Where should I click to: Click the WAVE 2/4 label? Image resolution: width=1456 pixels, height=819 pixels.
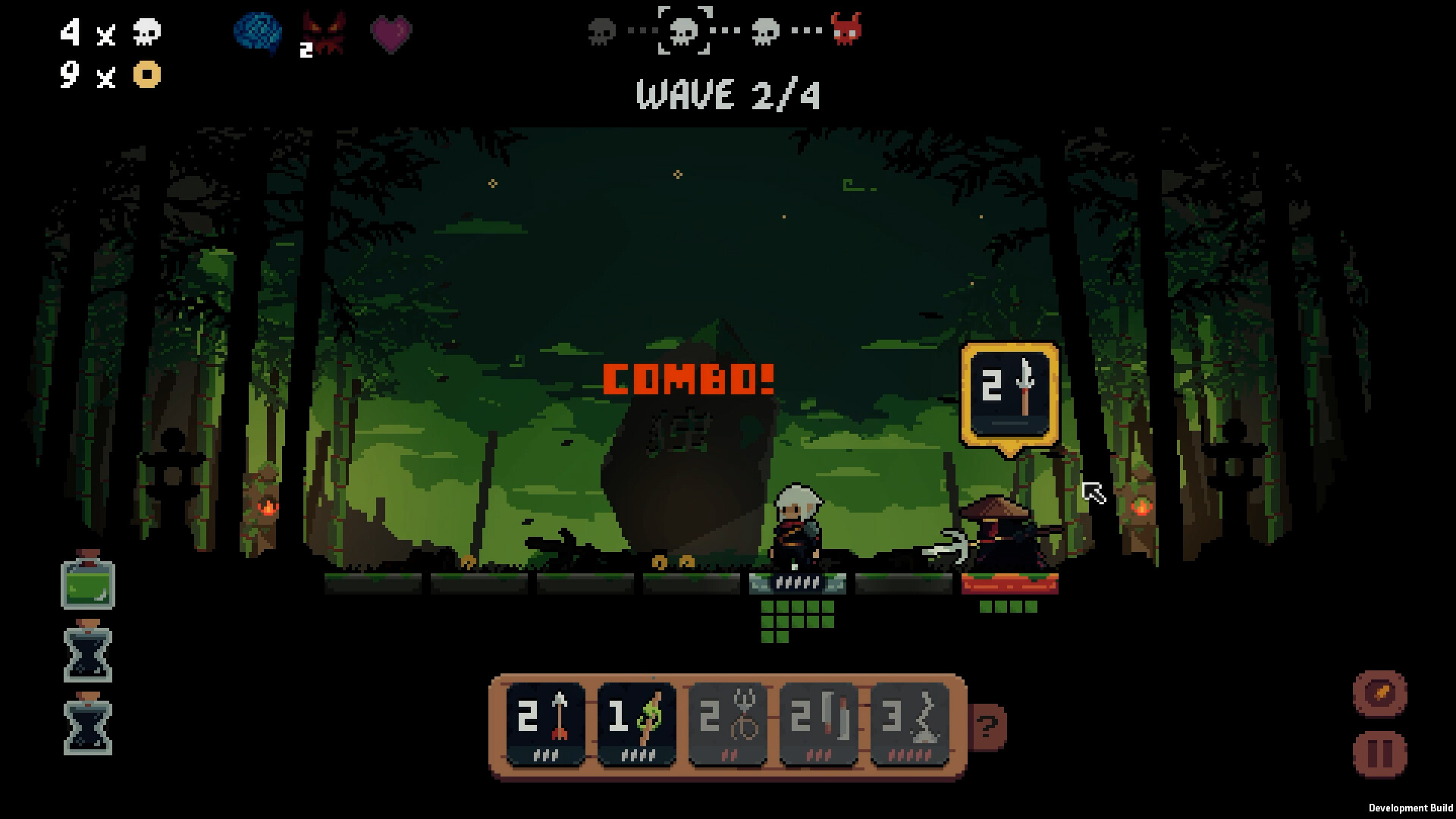(x=730, y=96)
